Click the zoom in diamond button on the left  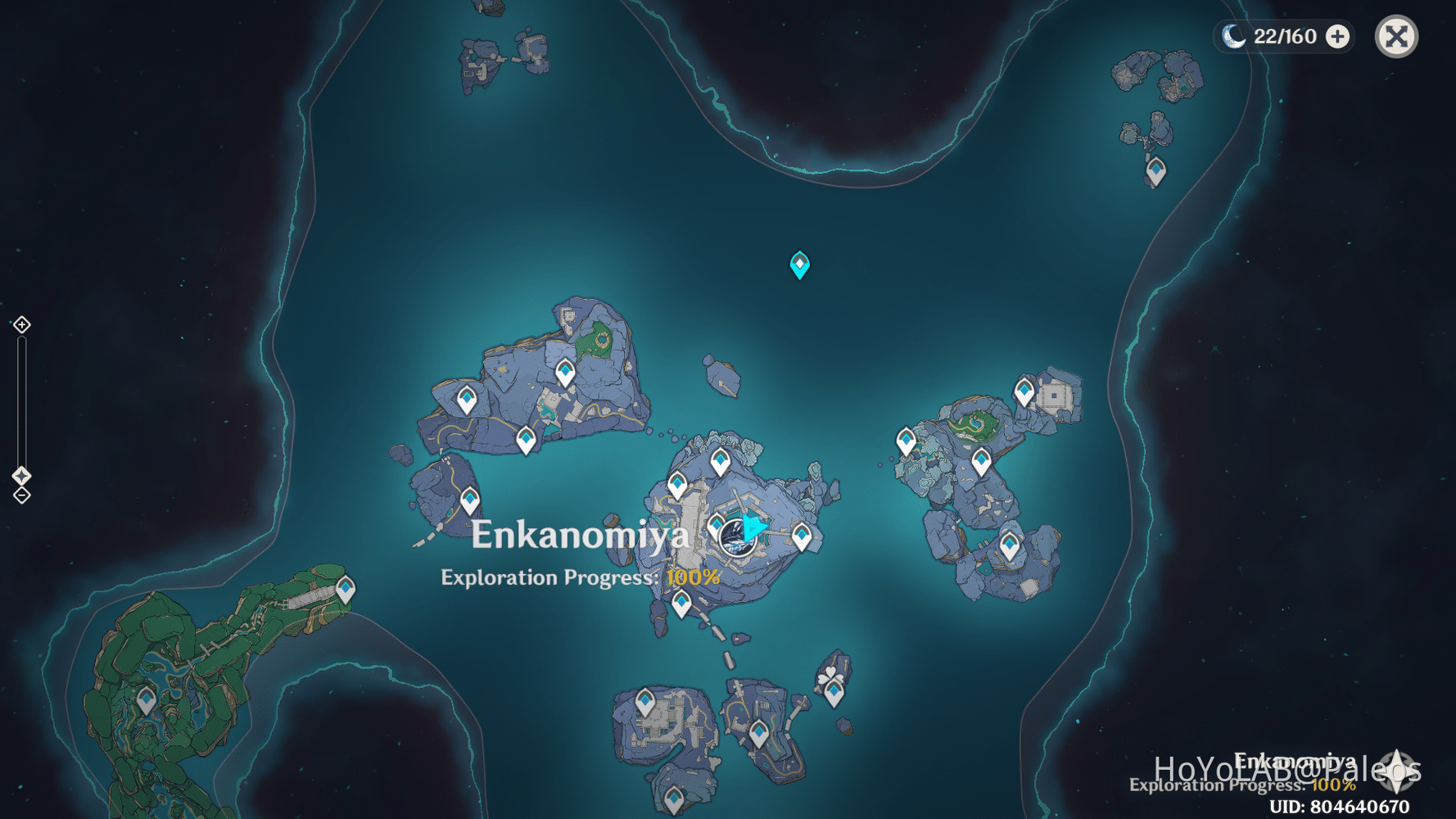click(20, 324)
